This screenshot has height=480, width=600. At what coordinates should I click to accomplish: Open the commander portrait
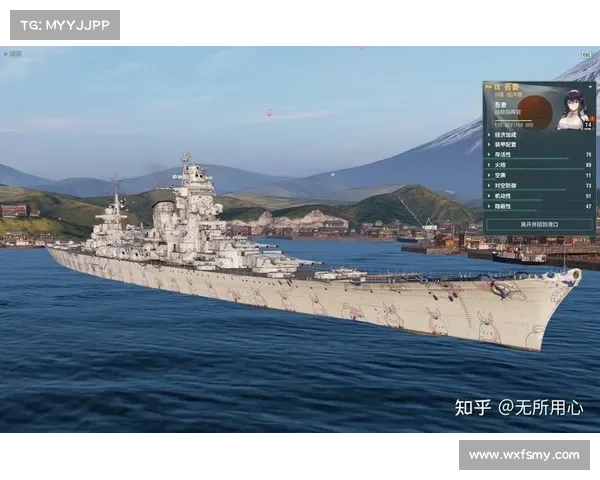click(576, 110)
